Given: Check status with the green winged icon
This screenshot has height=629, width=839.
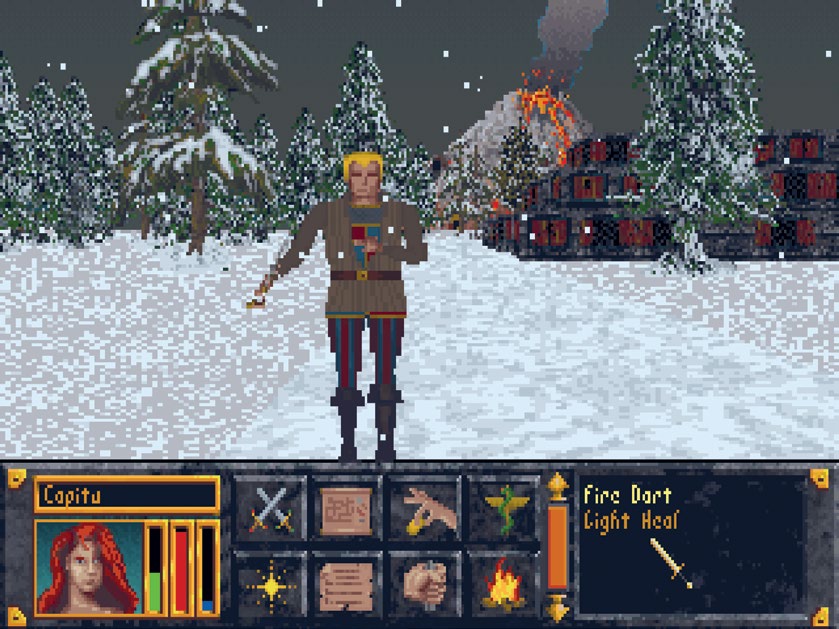Looking at the screenshot, I should tap(503, 508).
